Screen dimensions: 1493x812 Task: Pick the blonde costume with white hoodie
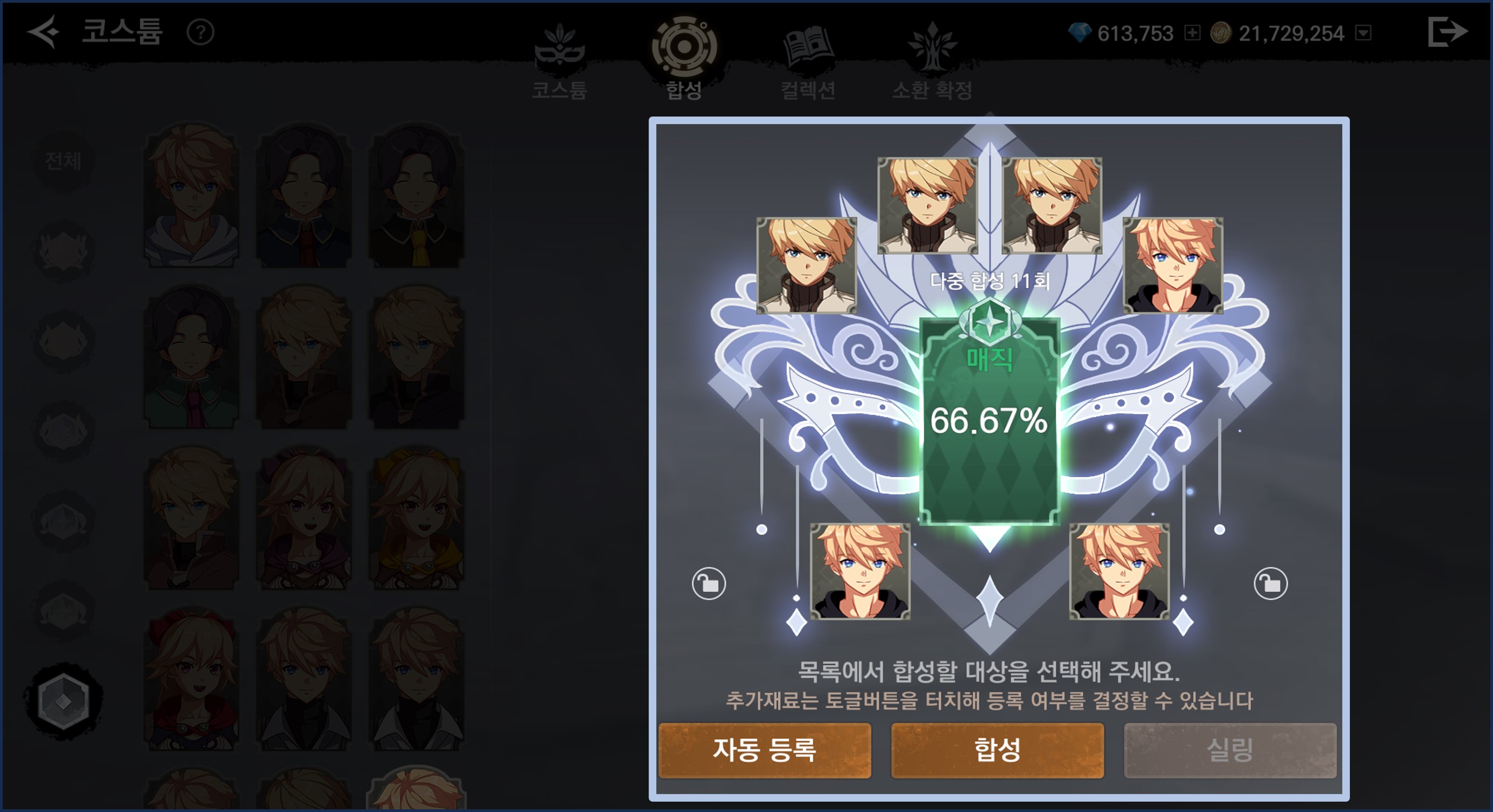point(191,195)
